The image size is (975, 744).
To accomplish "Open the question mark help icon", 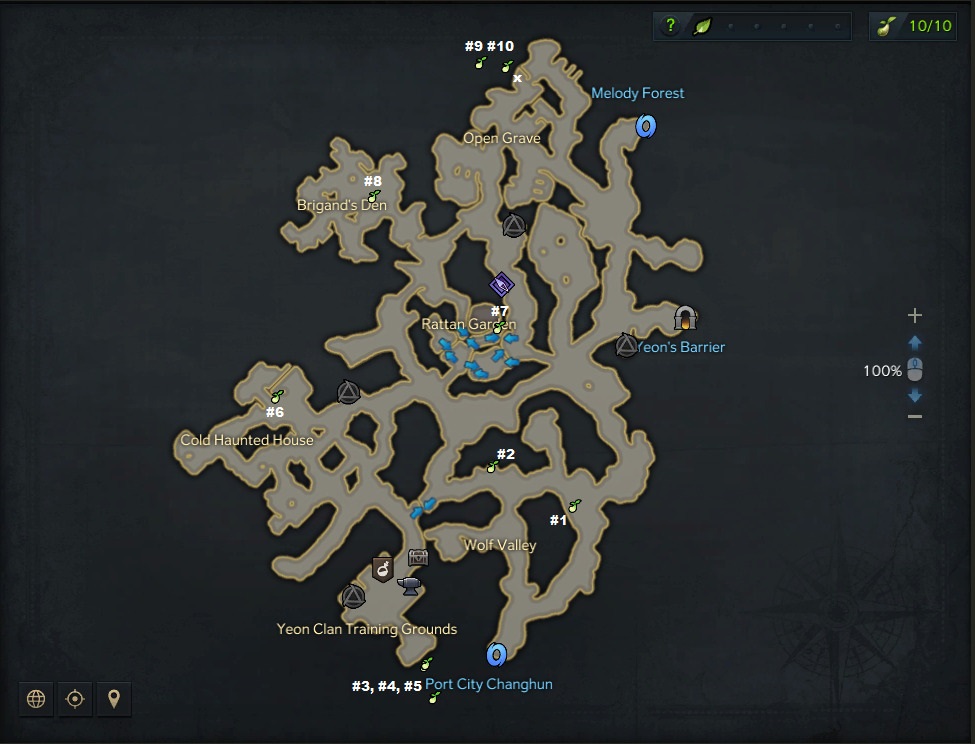I will pyautogui.click(x=671, y=26).
